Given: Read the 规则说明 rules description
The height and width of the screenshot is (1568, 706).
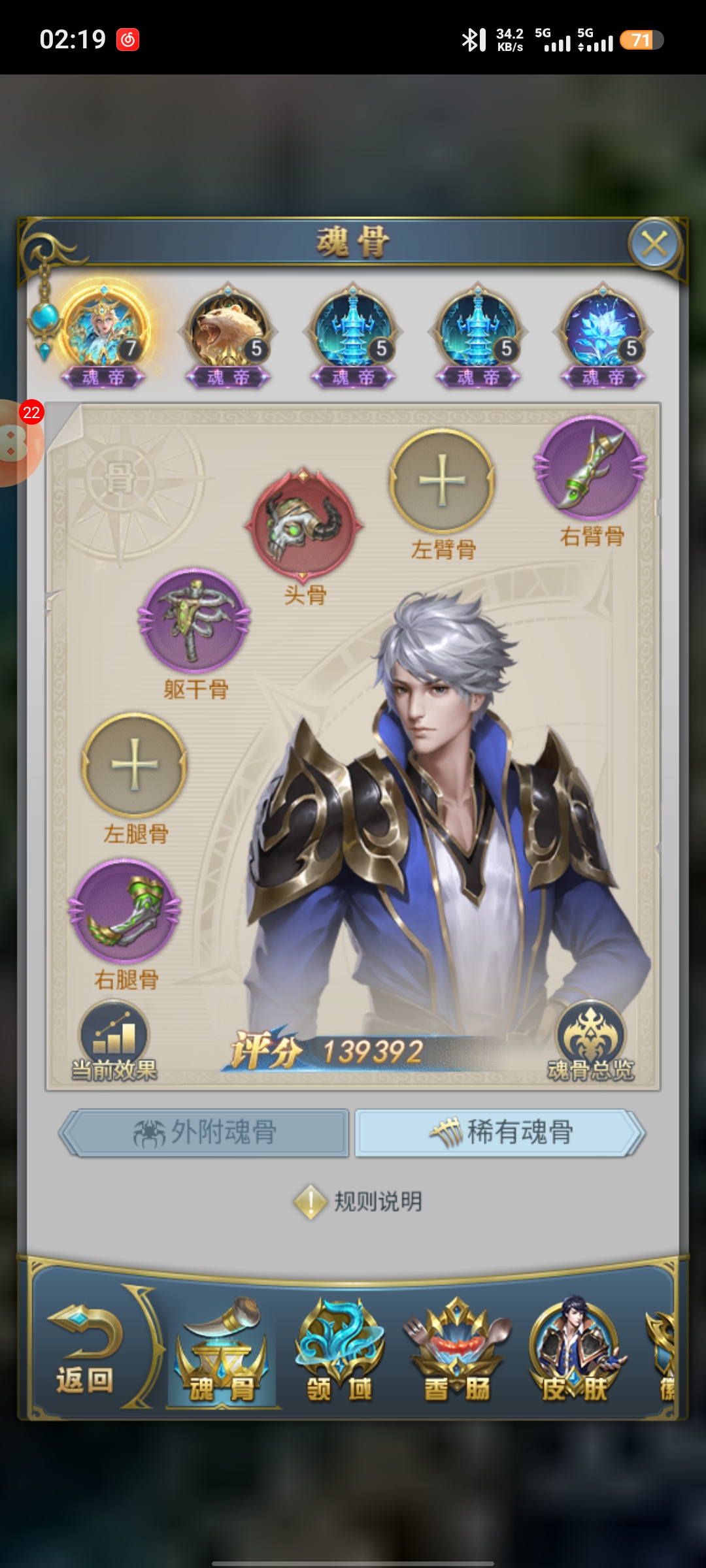Looking at the screenshot, I should point(358,1201).
